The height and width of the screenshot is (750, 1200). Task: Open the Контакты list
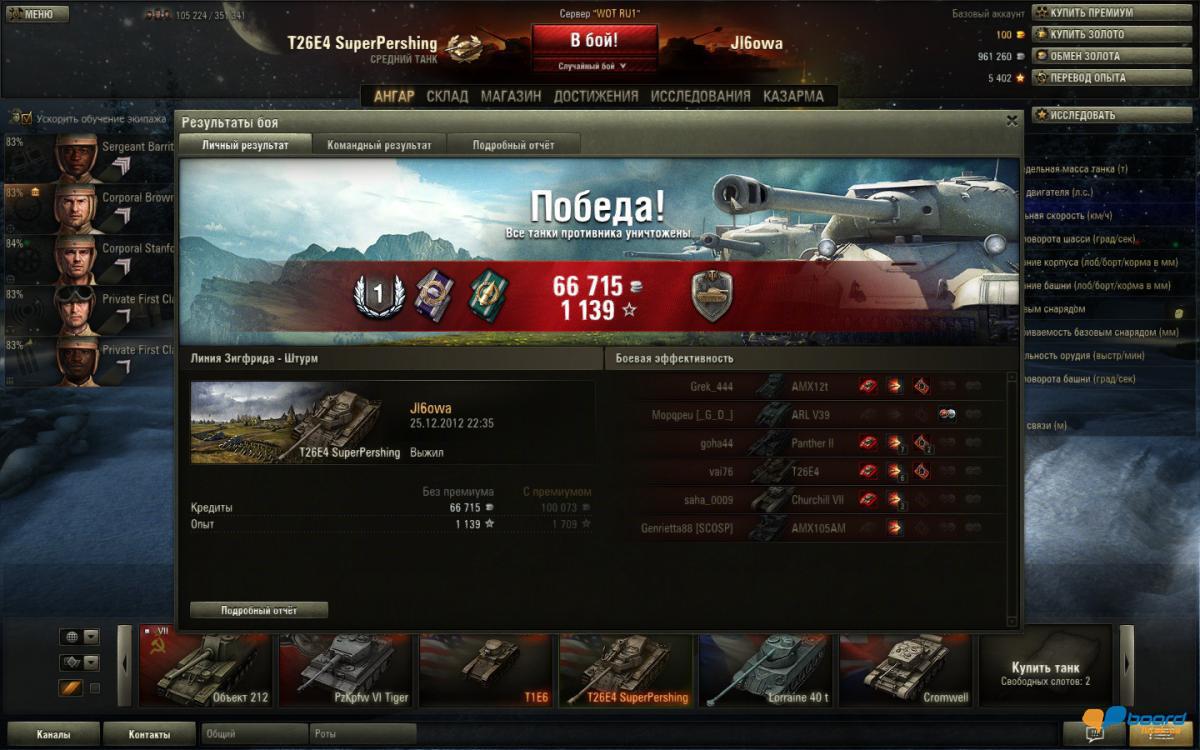(x=149, y=734)
